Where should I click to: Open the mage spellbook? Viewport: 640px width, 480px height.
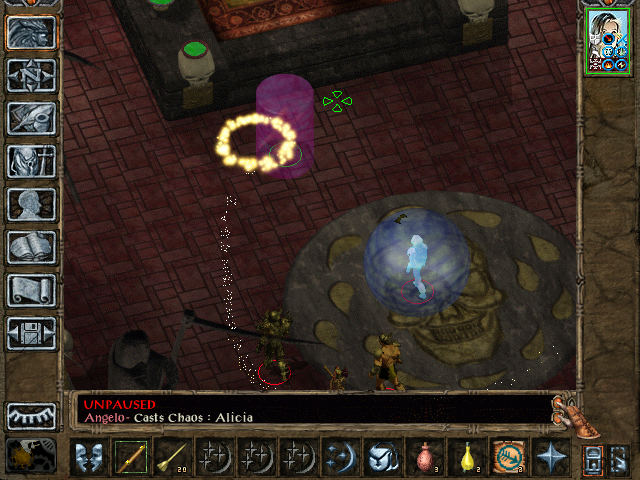click(x=31, y=247)
